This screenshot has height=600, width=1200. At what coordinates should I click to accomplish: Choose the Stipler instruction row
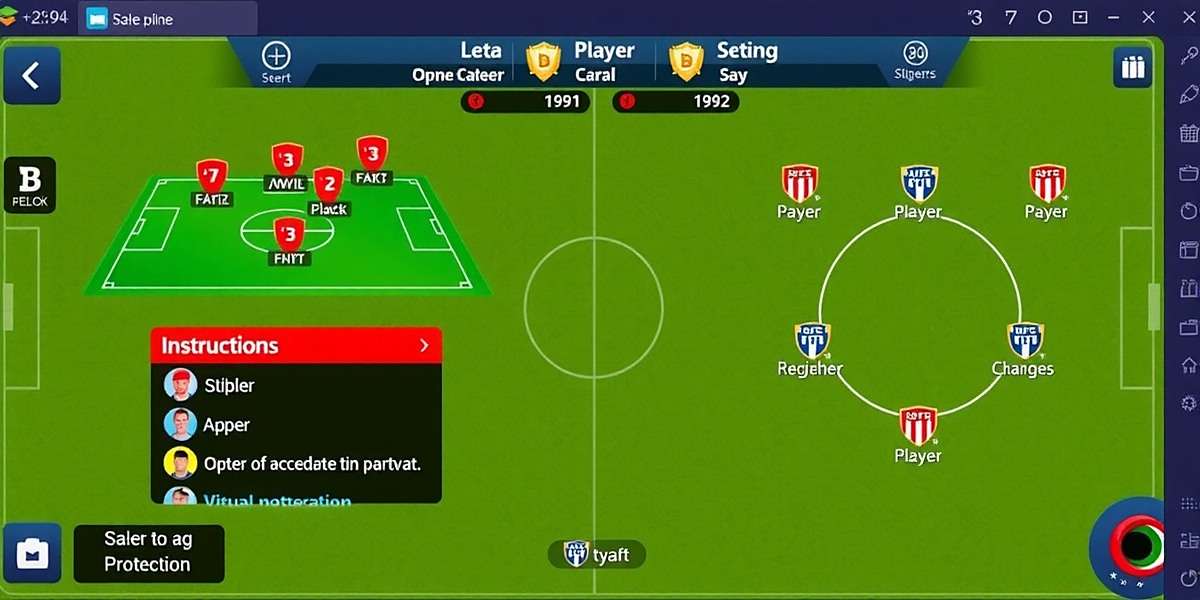[230, 385]
